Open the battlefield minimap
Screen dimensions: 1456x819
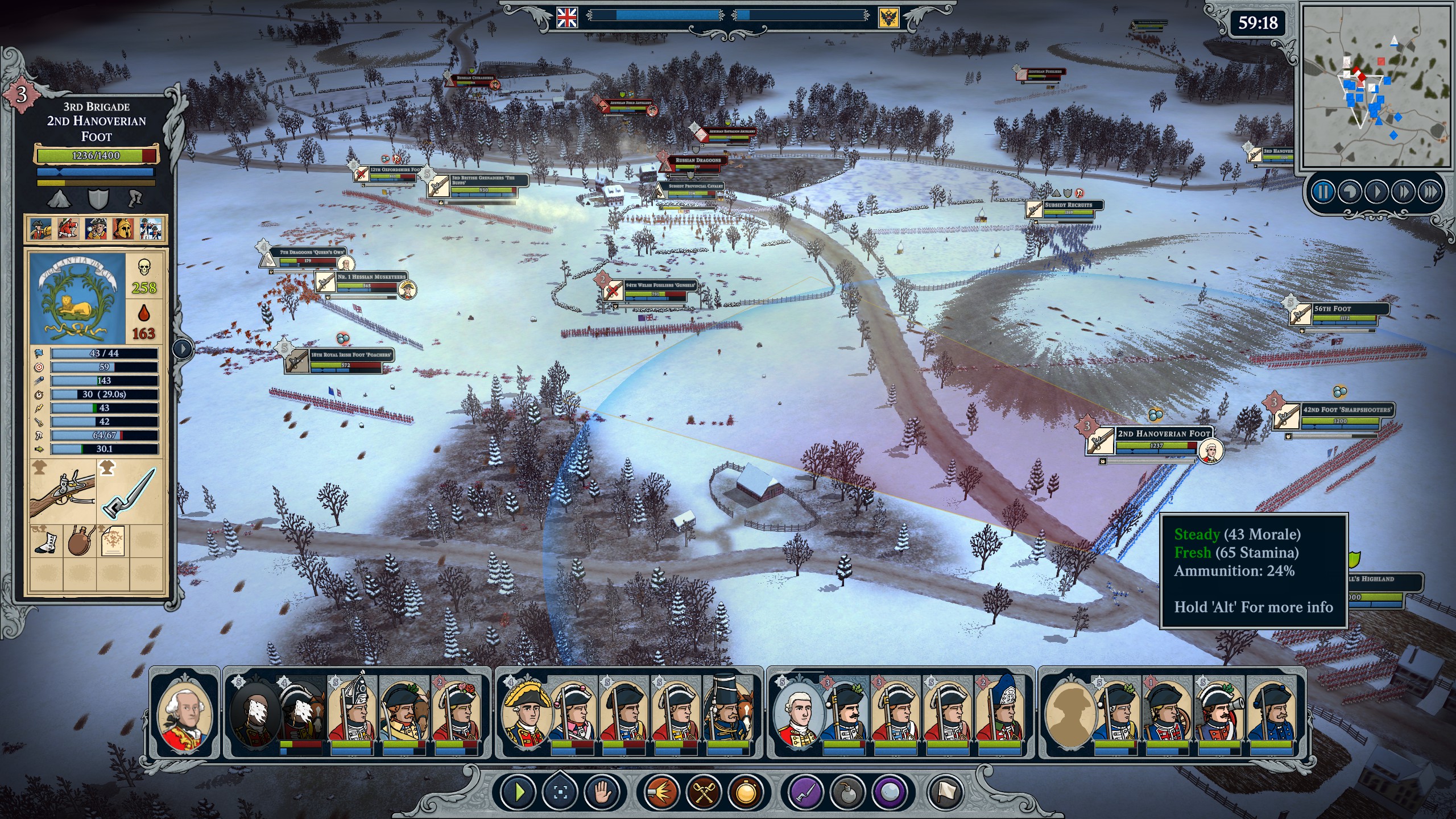coord(1377,85)
